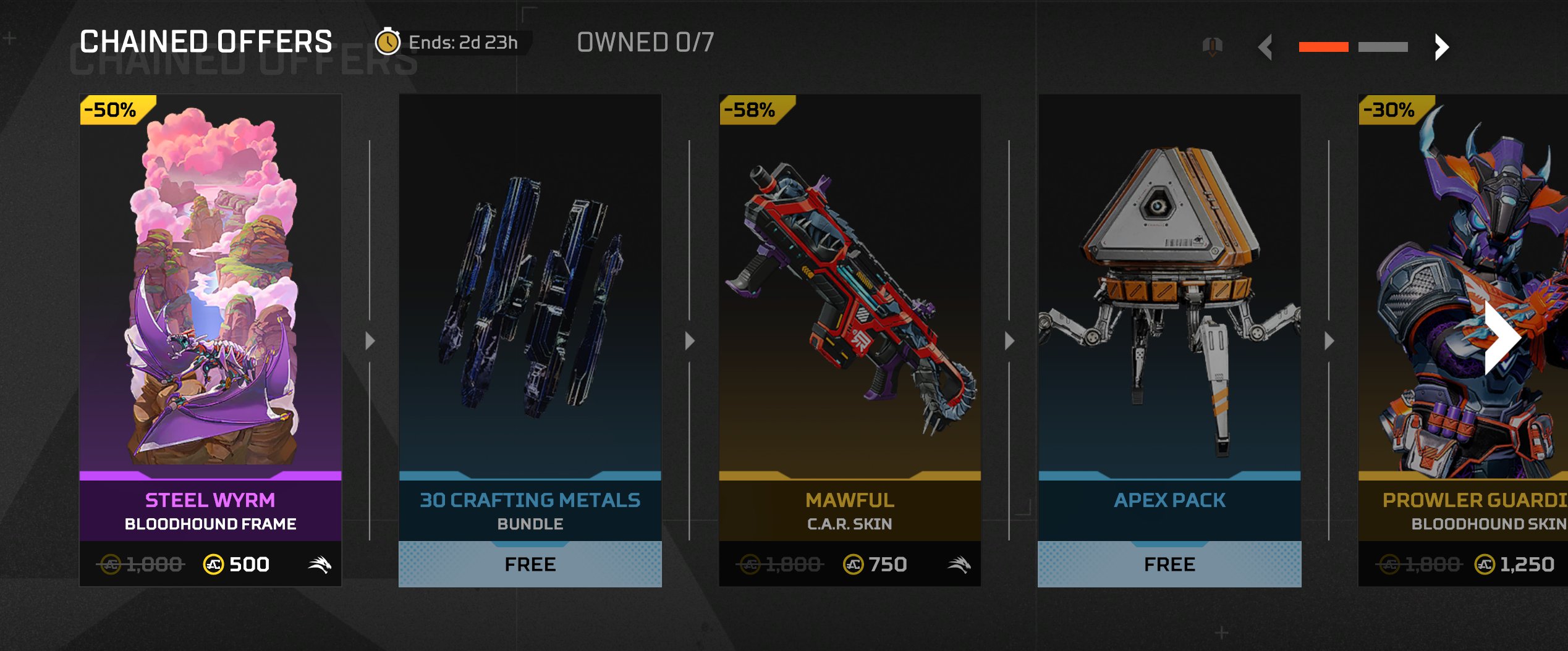
Task: Switch to the second page indicator bar
Action: (x=1383, y=47)
